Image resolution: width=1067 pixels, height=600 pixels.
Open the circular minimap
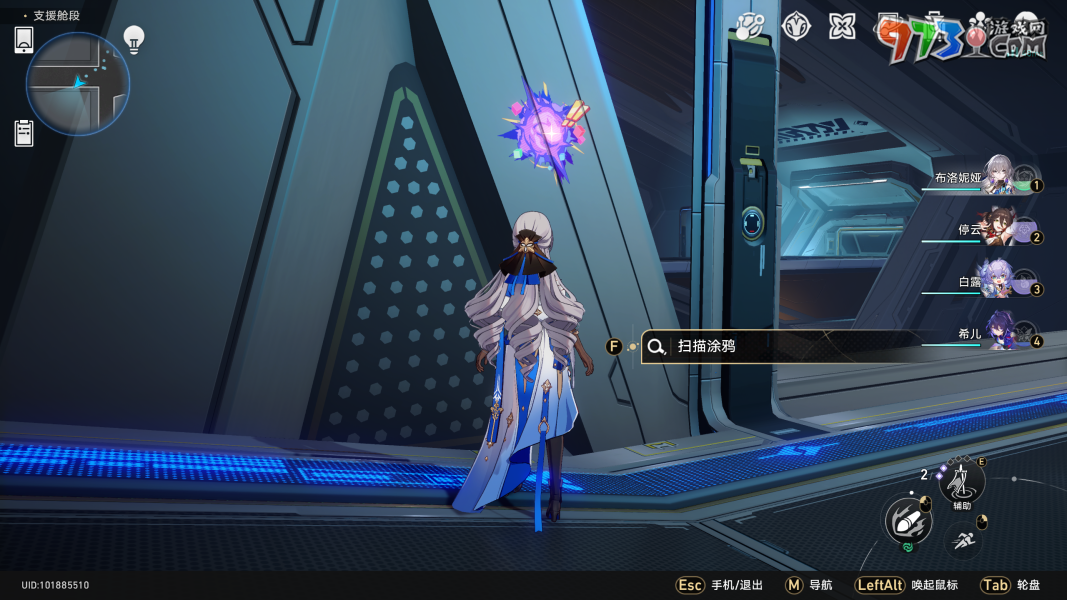click(78, 83)
